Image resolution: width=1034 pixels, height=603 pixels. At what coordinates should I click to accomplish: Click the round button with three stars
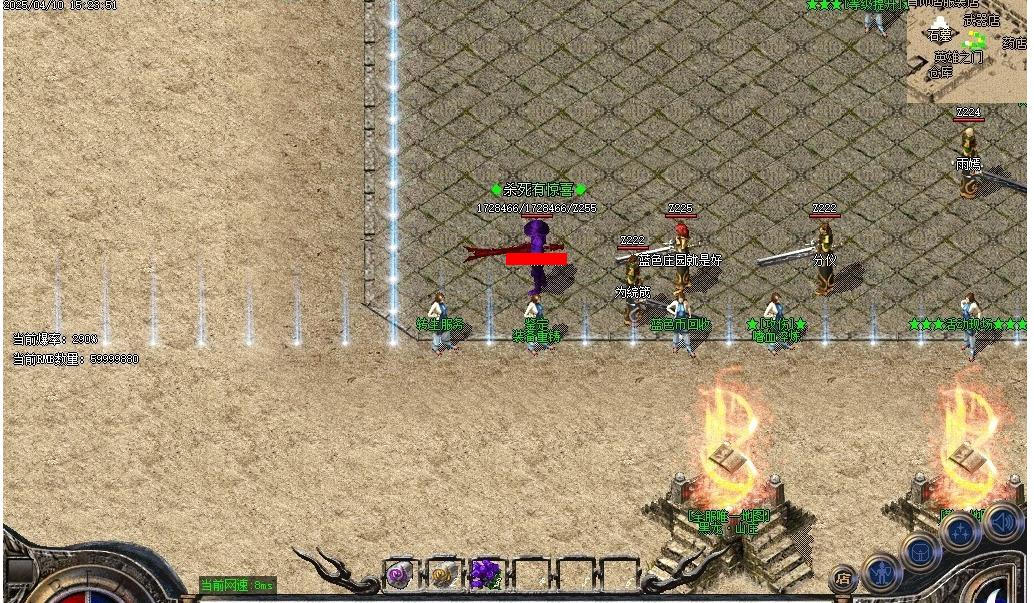coord(960,532)
